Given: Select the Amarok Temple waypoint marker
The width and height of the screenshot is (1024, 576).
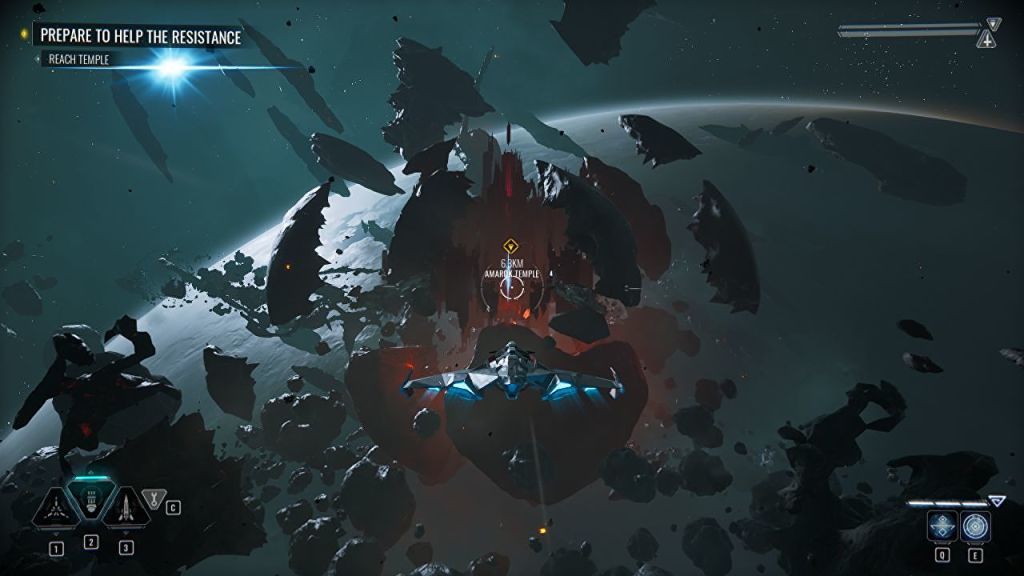Looking at the screenshot, I should point(510,245).
